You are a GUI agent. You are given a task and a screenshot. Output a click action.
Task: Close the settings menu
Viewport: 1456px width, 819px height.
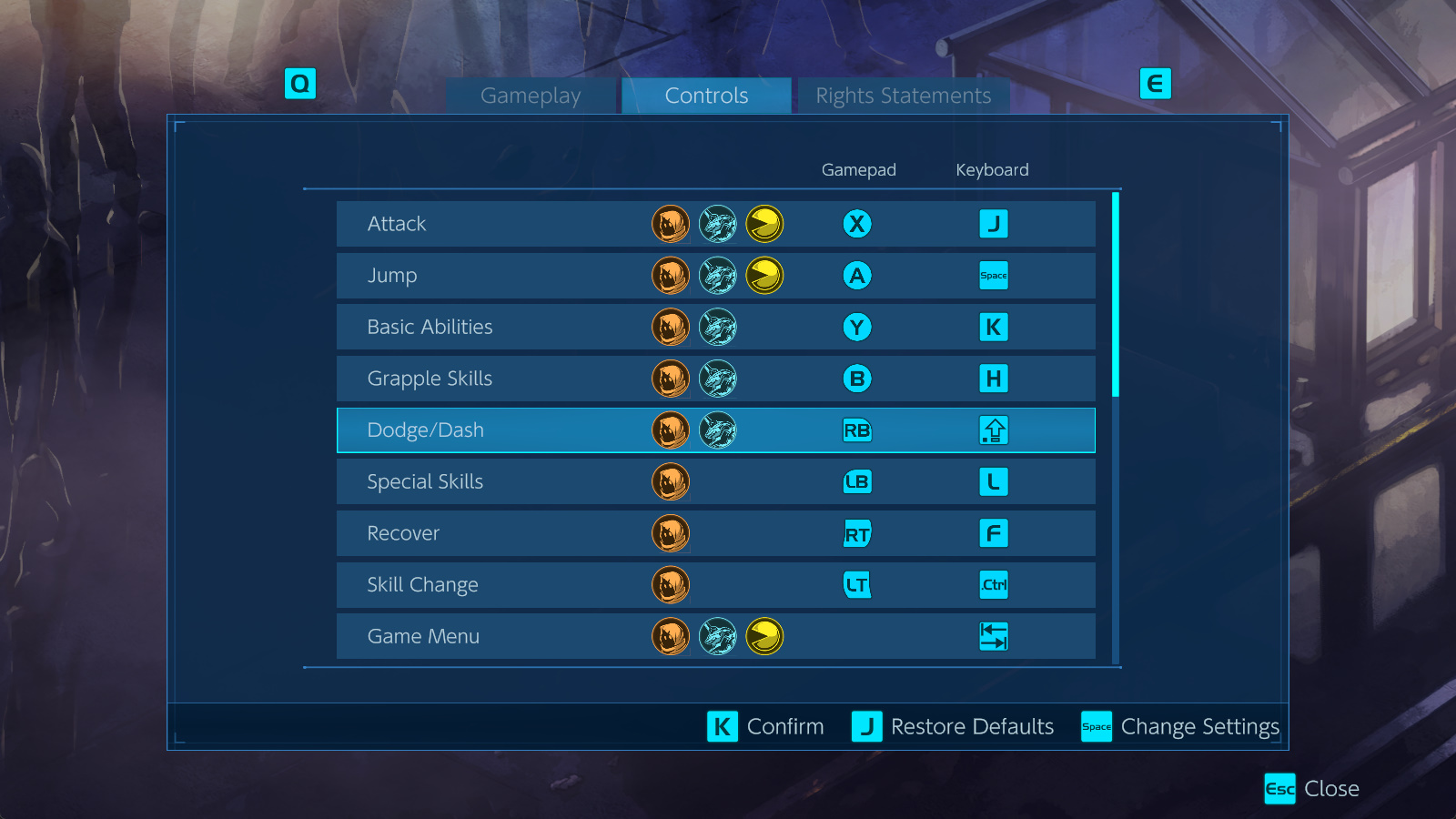click(1311, 788)
